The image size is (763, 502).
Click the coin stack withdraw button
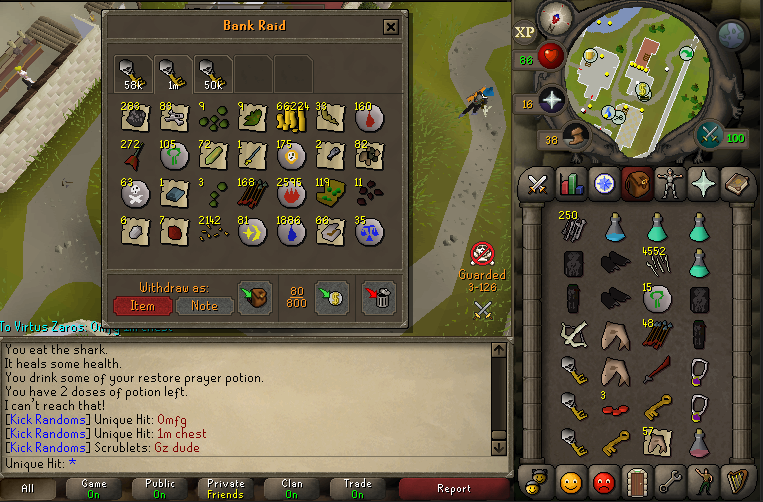[x=330, y=297]
